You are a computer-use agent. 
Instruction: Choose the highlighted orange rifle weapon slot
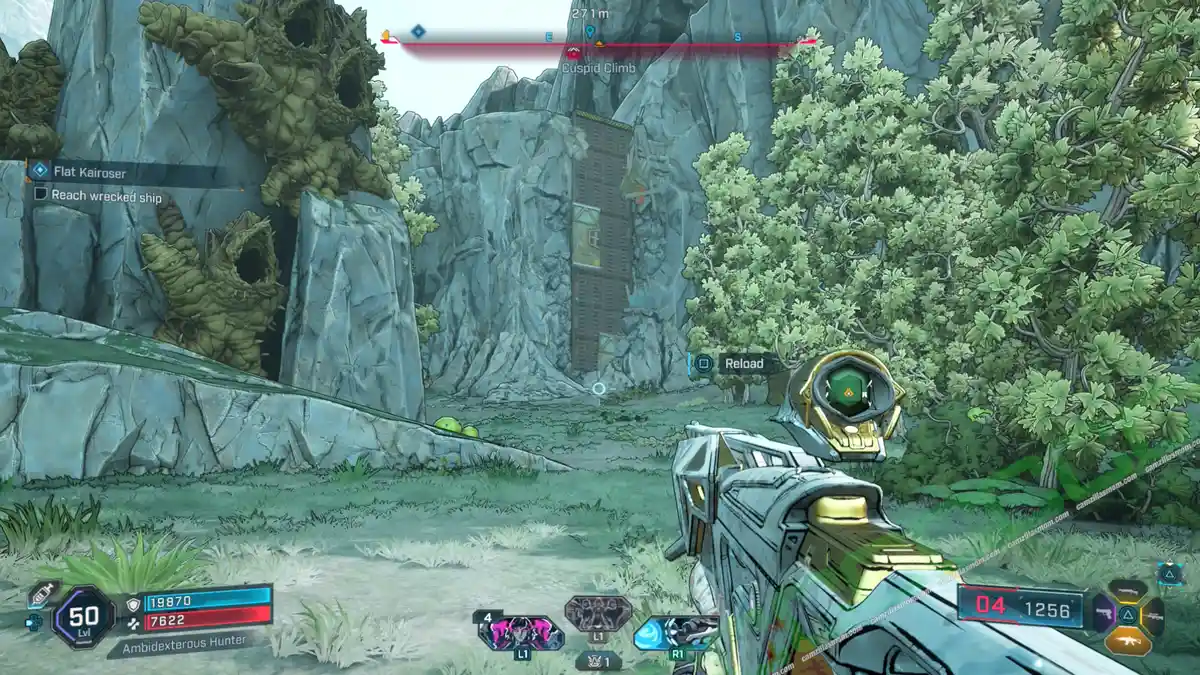pyautogui.click(x=1128, y=640)
